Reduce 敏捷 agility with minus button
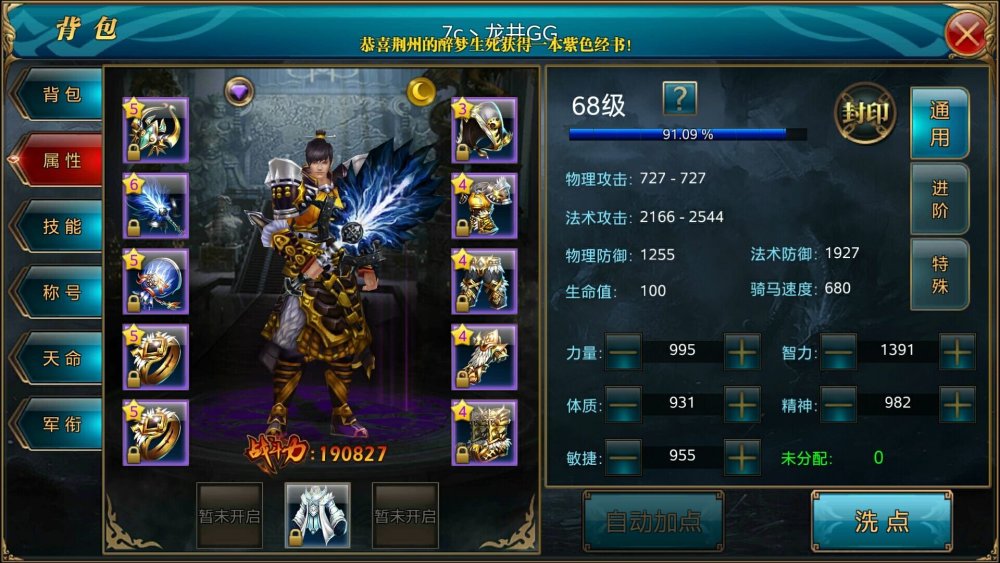The width and height of the screenshot is (1000, 563). (x=624, y=457)
